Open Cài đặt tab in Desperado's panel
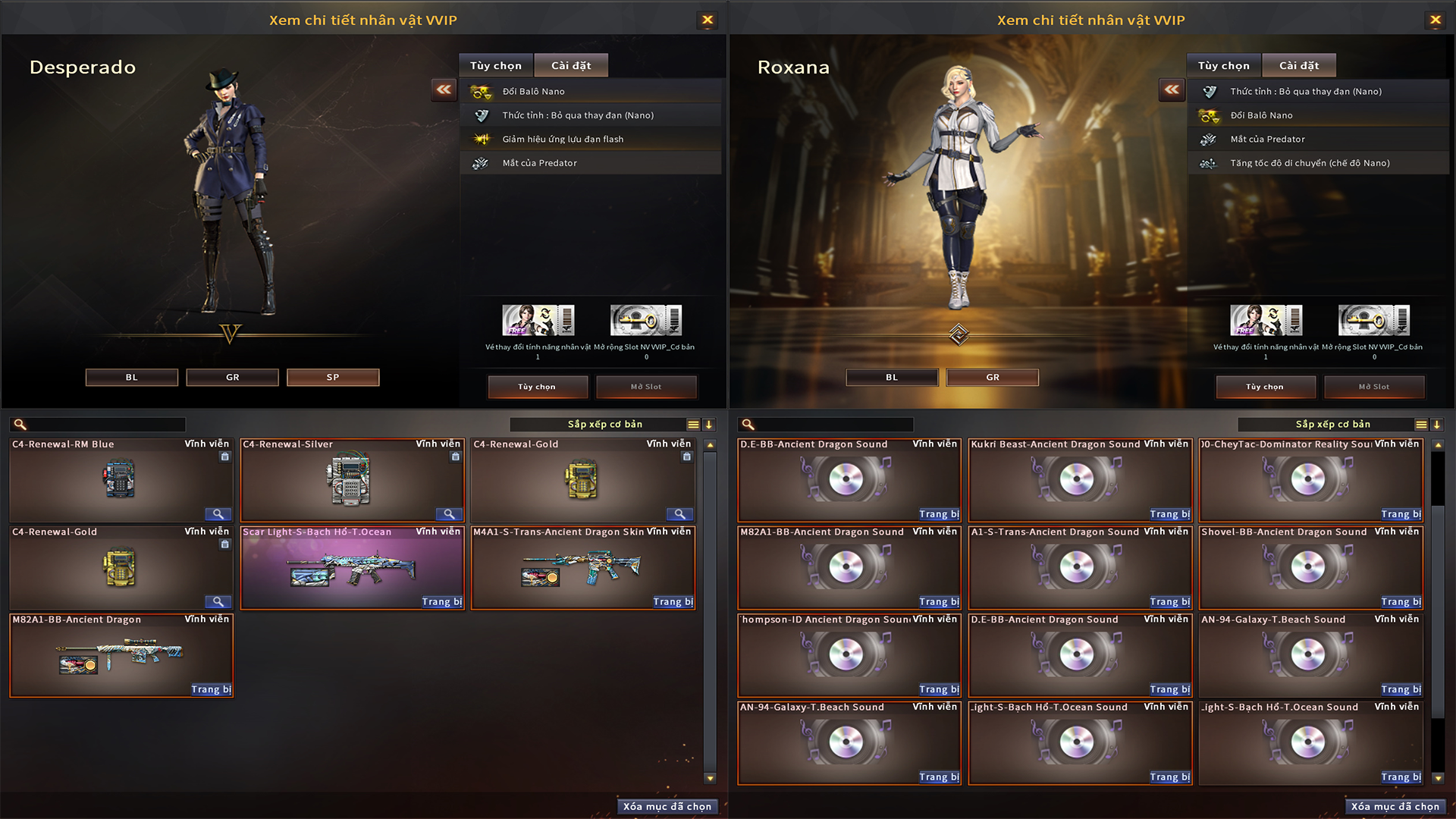The height and width of the screenshot is (819, 1456). click(x=570, y=66)
